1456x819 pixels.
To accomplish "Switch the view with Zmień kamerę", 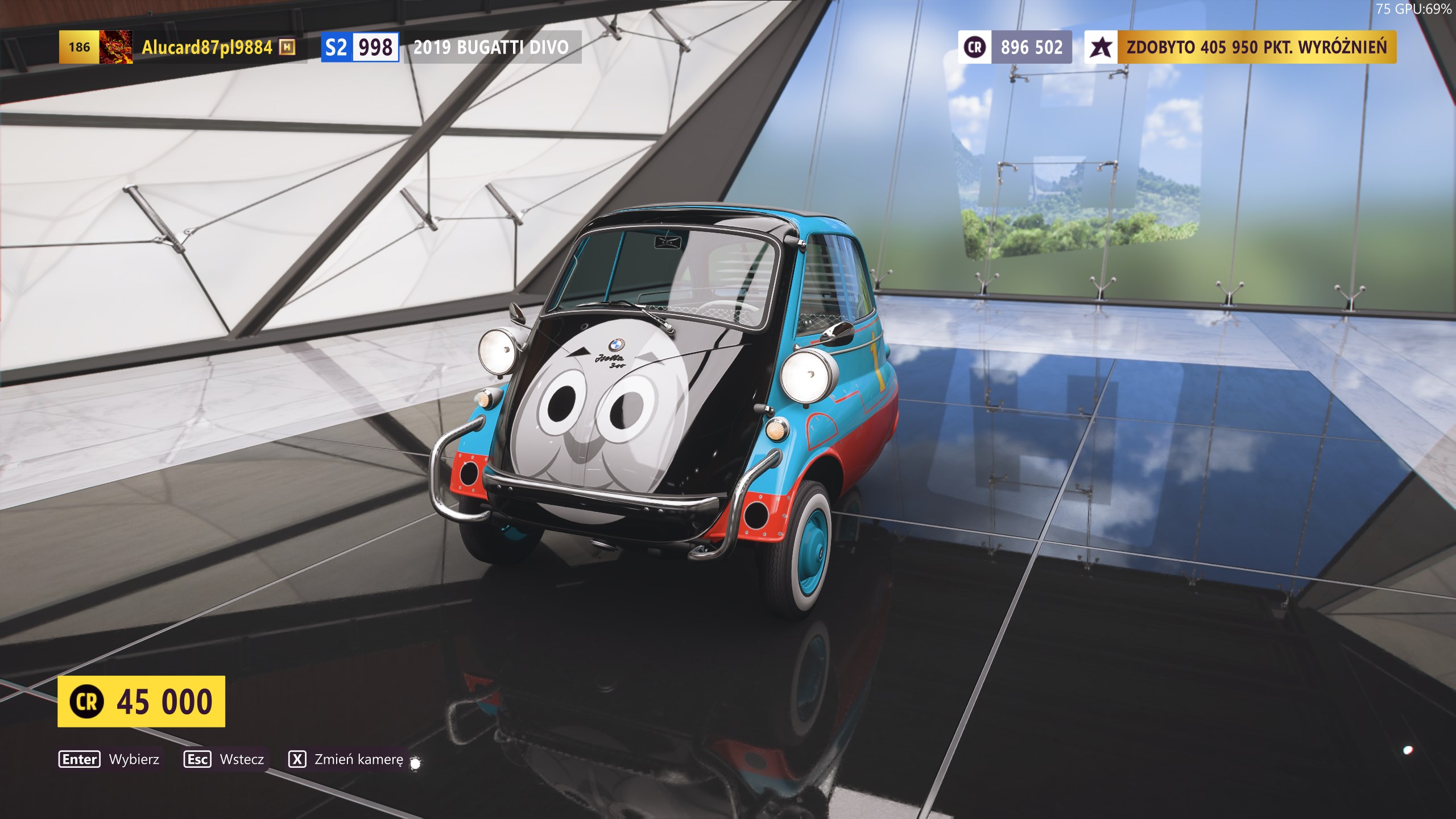I will point(346,759).
